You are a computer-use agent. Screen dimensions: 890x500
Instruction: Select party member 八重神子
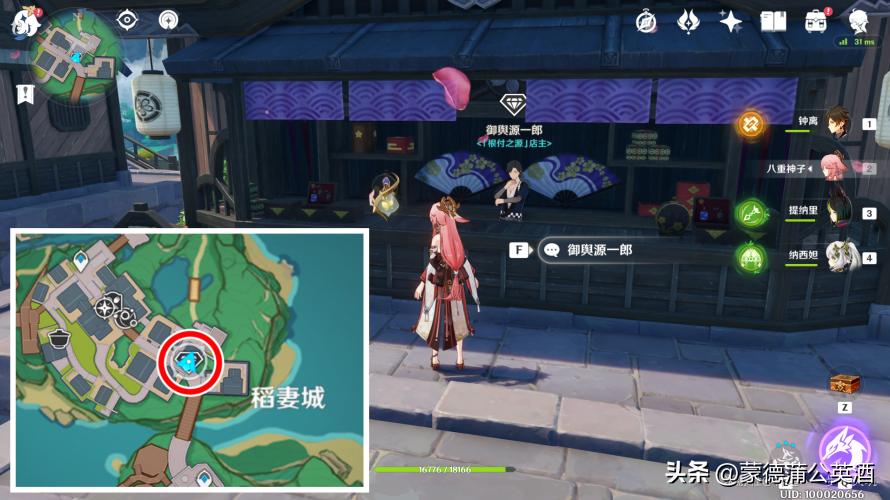838,167
